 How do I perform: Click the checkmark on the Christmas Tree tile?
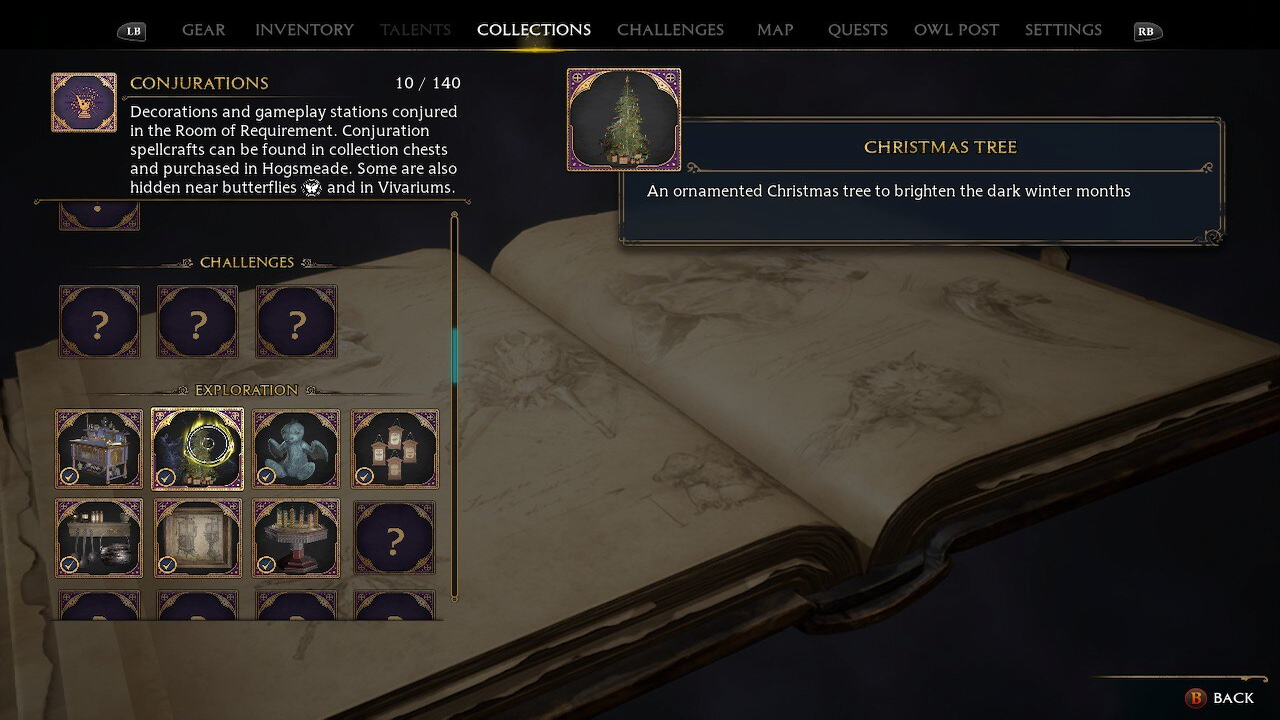tap(167, 478)
